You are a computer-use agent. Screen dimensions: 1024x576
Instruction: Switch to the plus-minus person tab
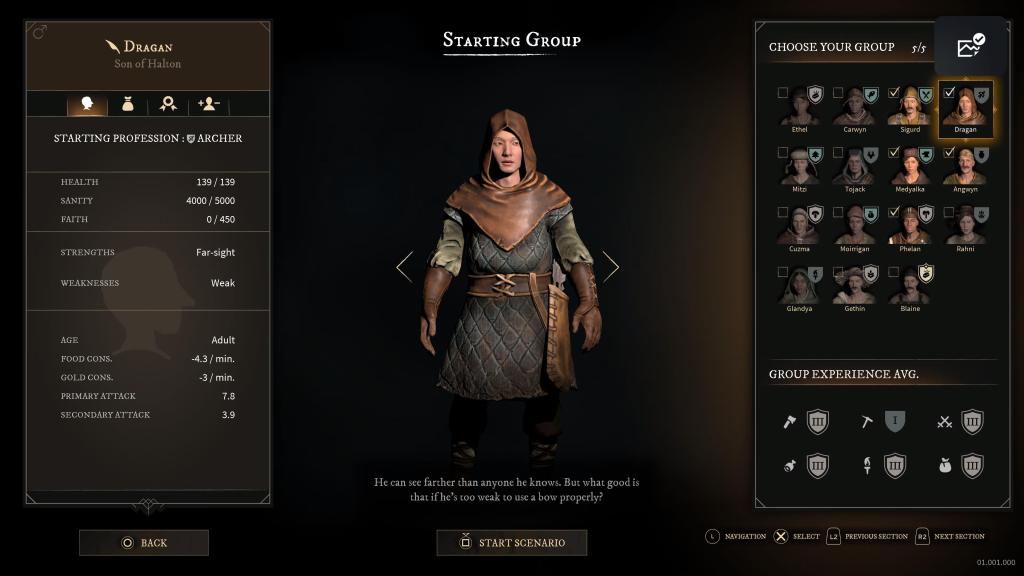(208, 104)
